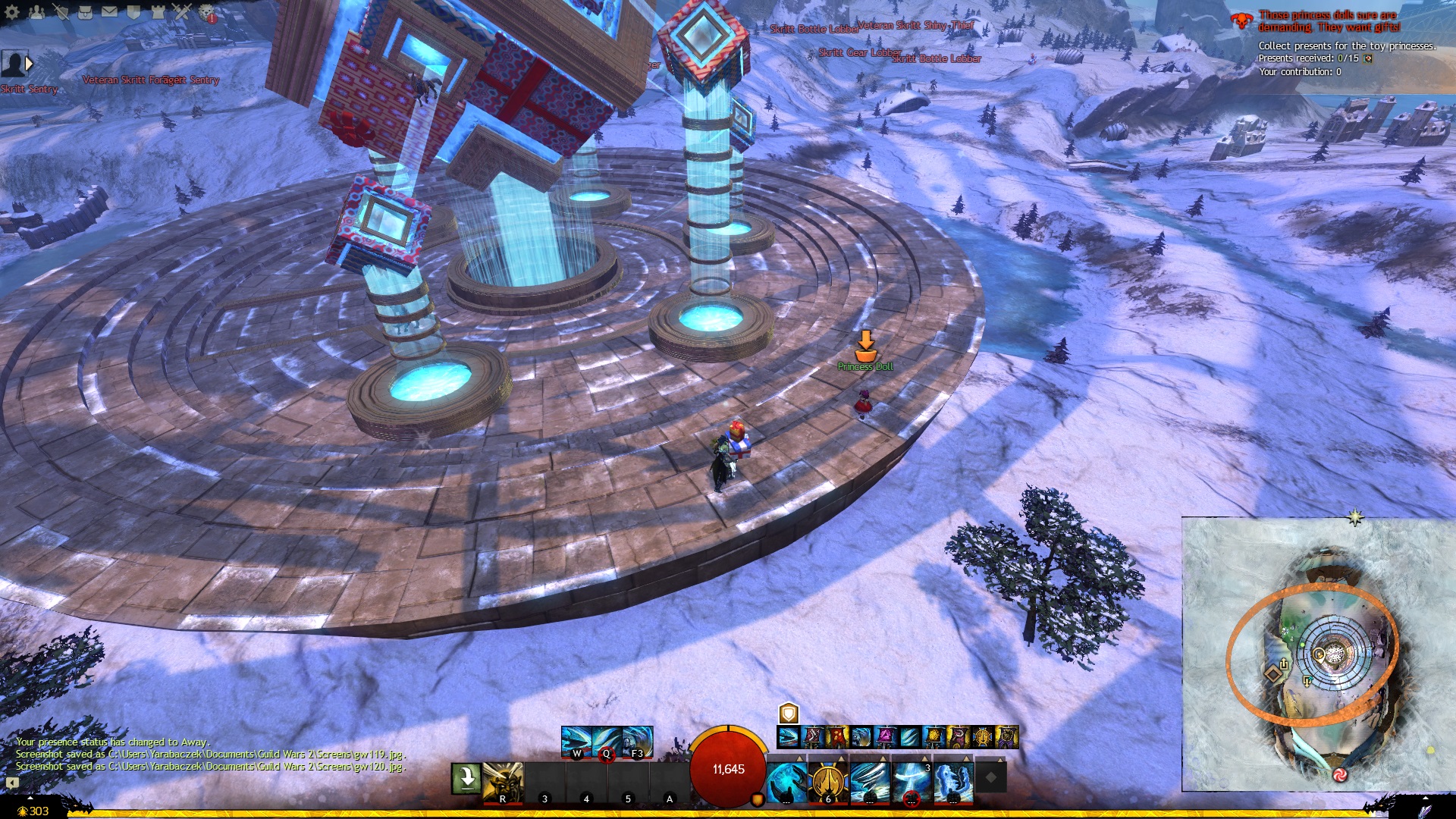Click the green drop bundle button

click(x=465, y=779)
